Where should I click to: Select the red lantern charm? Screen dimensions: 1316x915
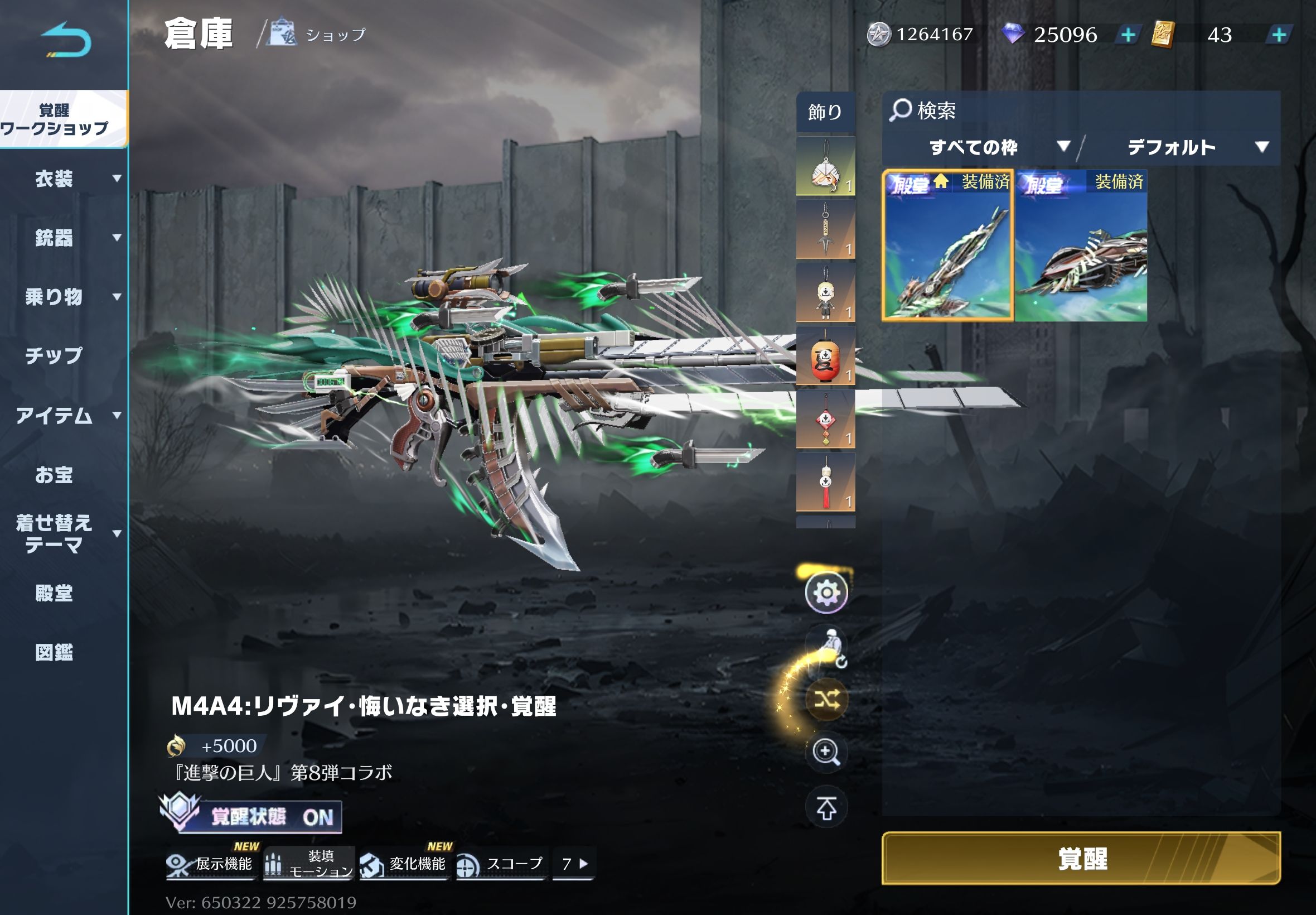point(825,357)
